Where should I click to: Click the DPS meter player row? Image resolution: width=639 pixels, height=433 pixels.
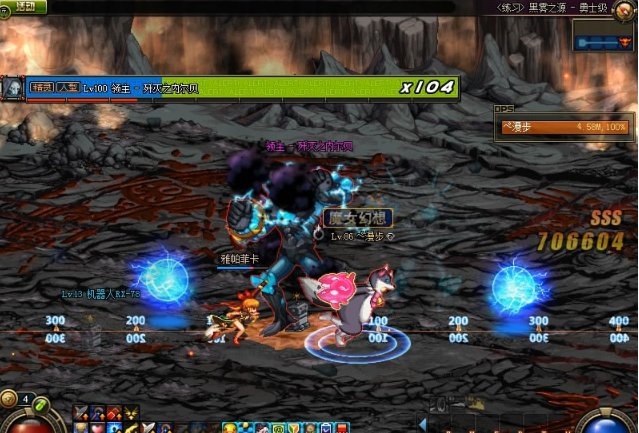(565, 127)
